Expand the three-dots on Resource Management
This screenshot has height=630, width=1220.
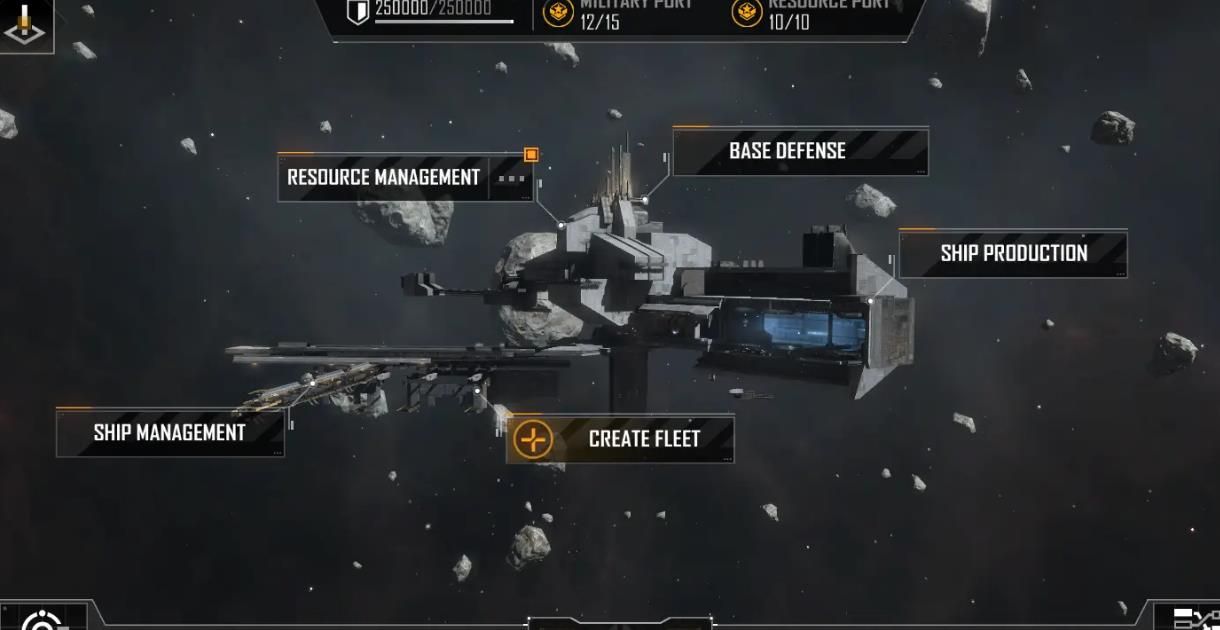tap(511, 179)
